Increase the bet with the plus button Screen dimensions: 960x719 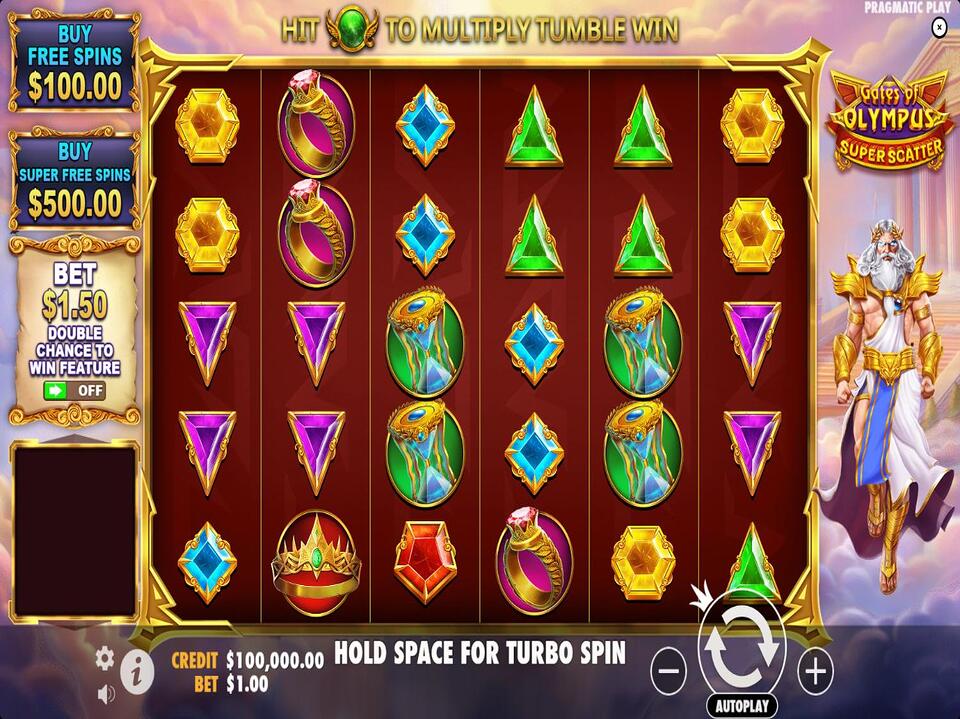click(x=816, y=670)
